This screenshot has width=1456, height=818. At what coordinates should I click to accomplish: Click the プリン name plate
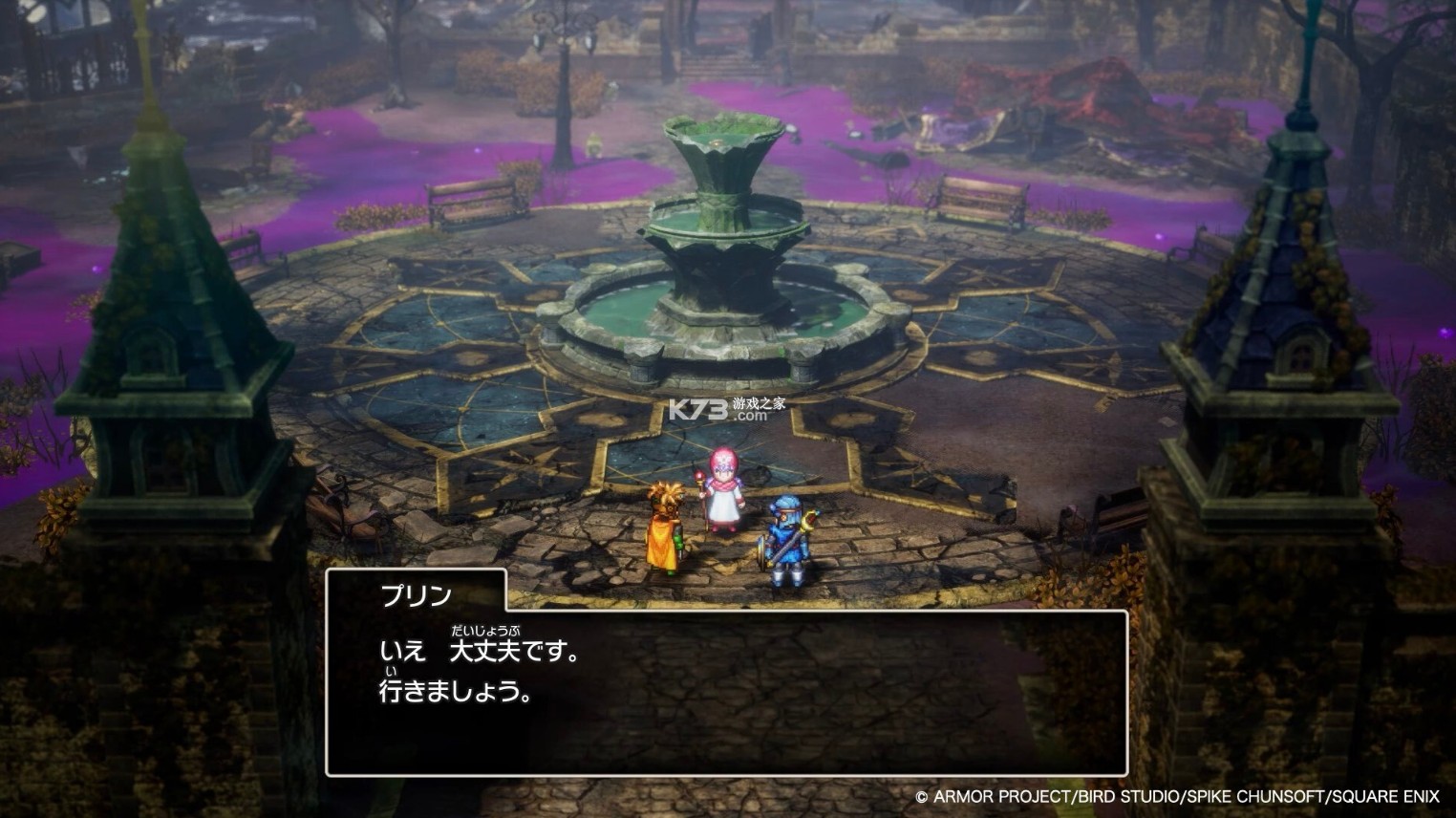click(416, 595)
